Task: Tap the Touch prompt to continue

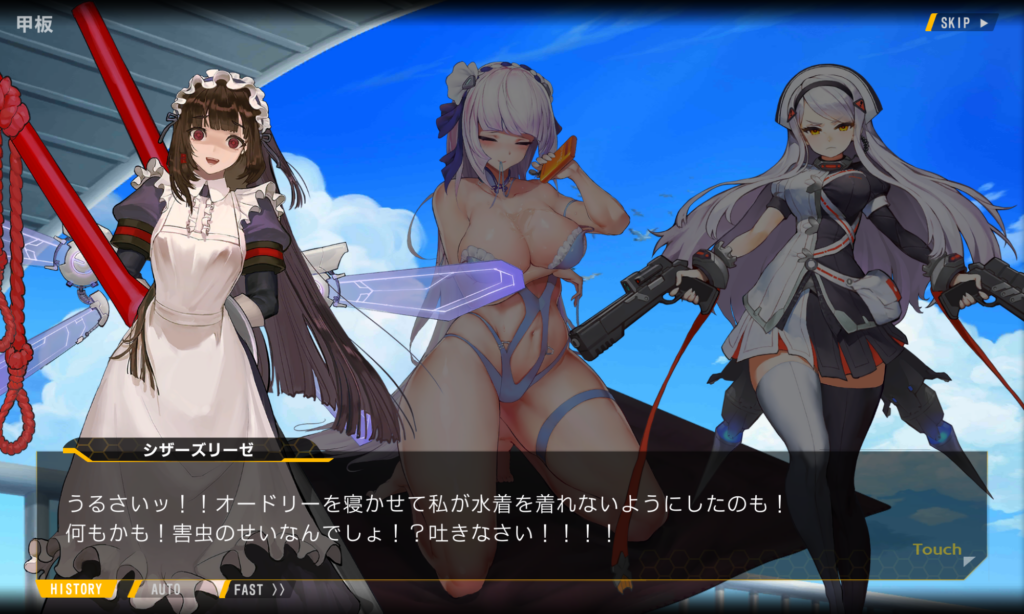Action: pyautogui.click(x=937, y=549)
